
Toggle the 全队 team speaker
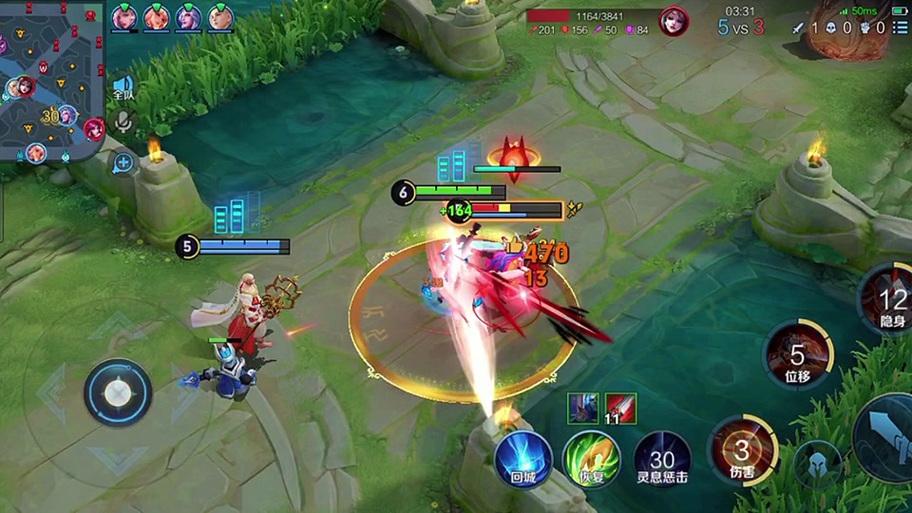123,87
